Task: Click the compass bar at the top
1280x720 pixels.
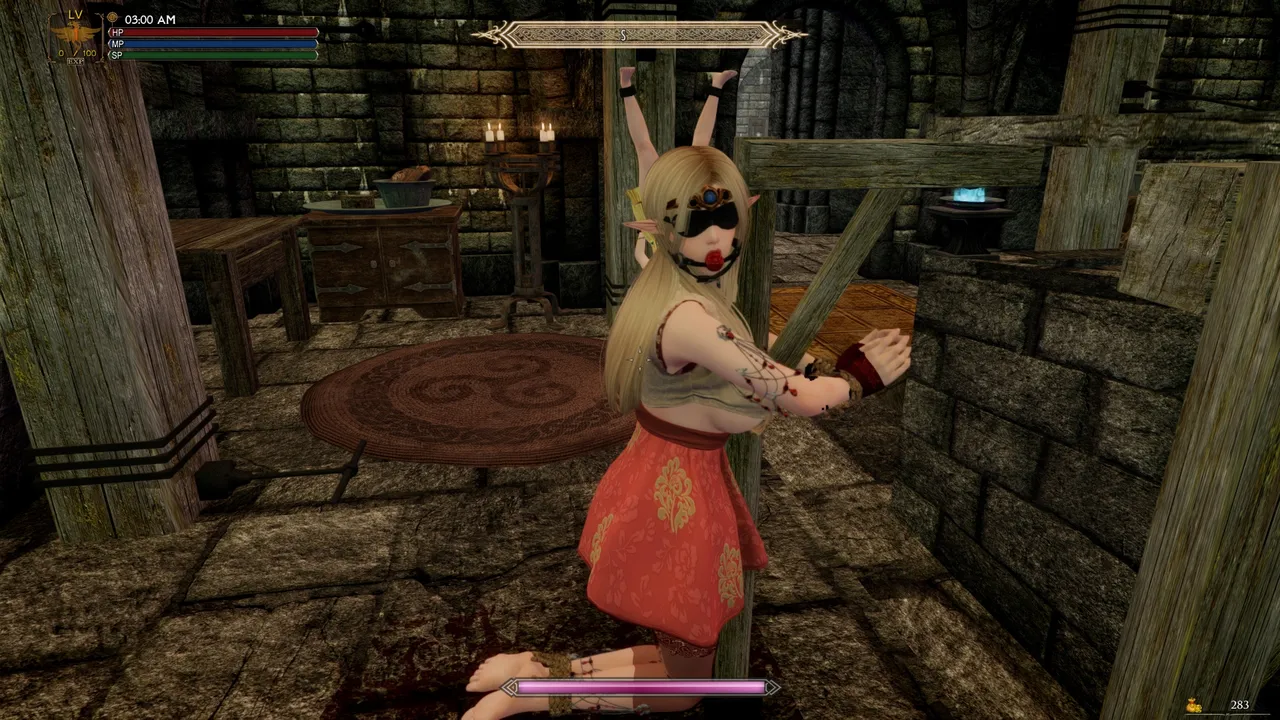Action: tap(639, 35)
